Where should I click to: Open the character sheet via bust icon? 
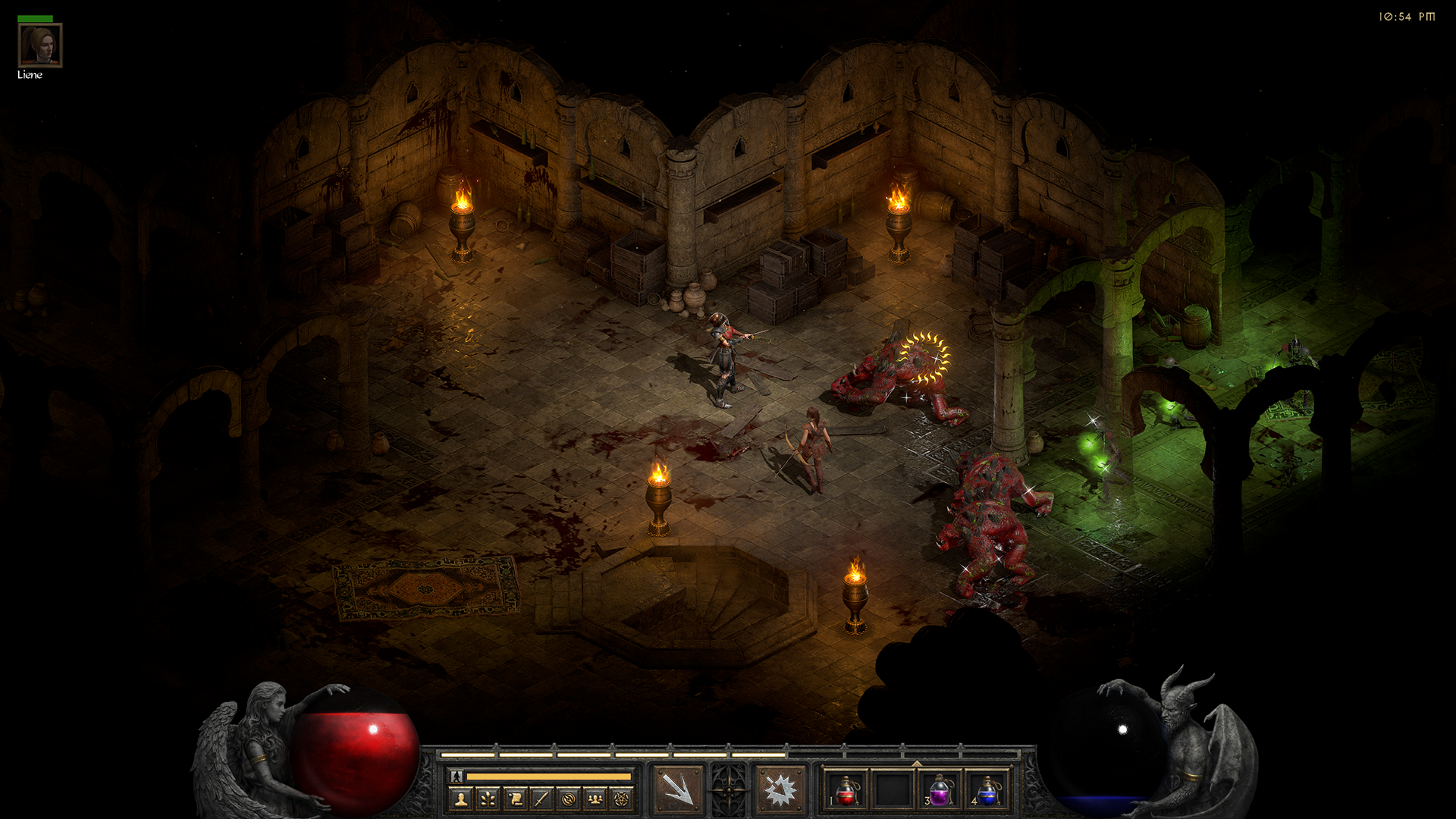(460, 799)
